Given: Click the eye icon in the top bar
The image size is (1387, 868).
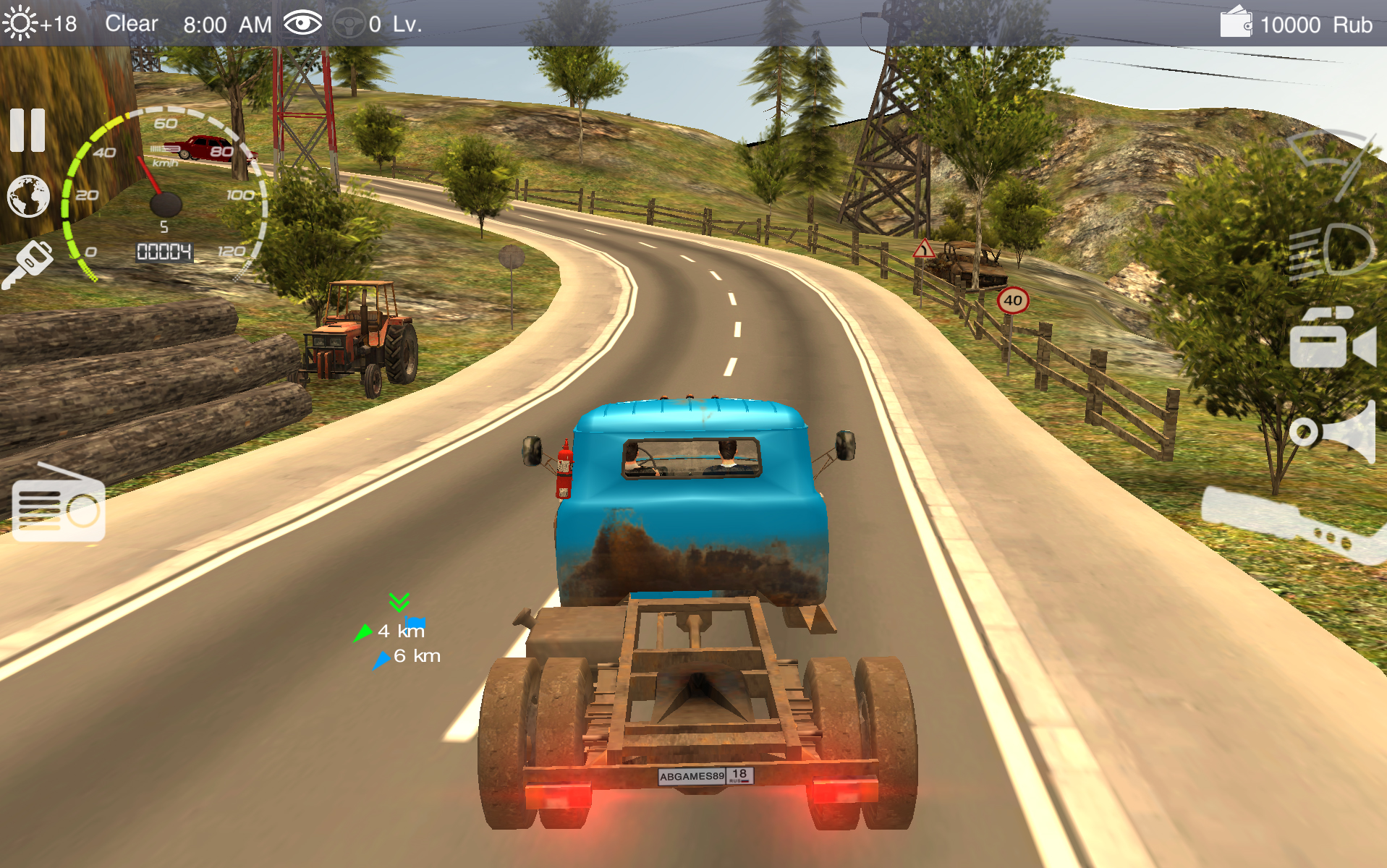Looking at the screenshot, I should click(x=302, y=24).
